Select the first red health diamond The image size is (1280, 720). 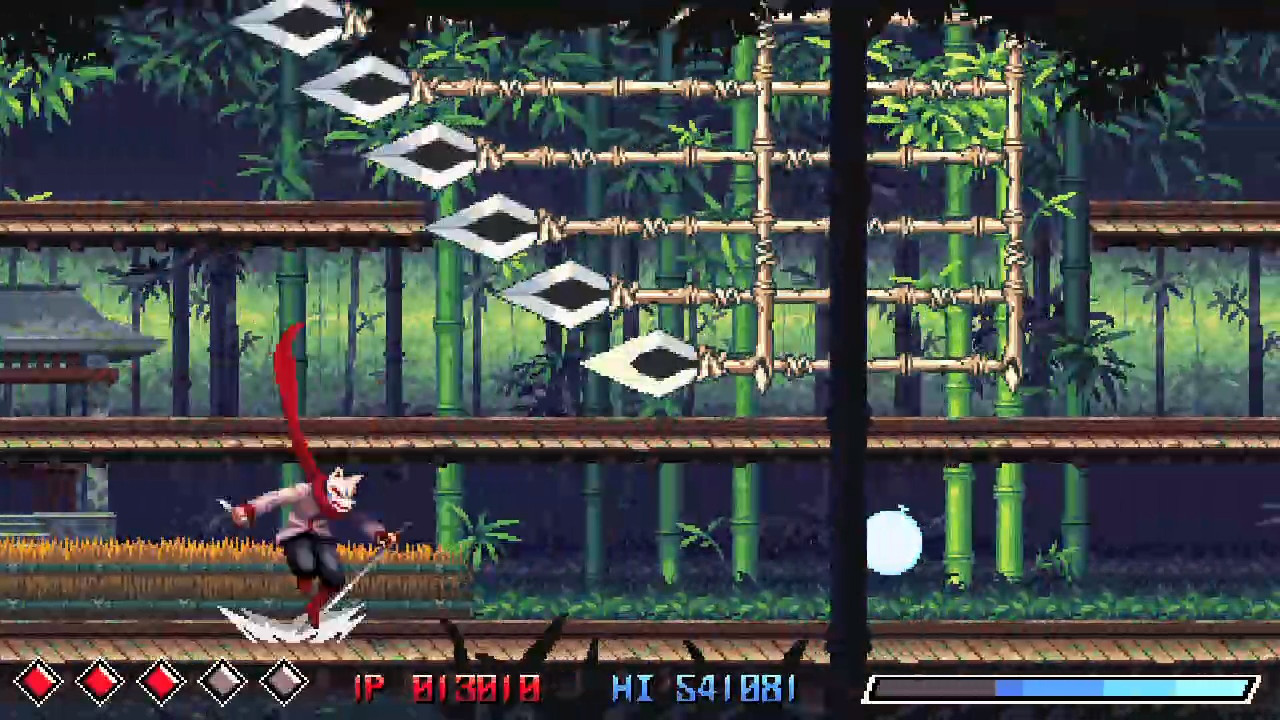coord(40,681)
